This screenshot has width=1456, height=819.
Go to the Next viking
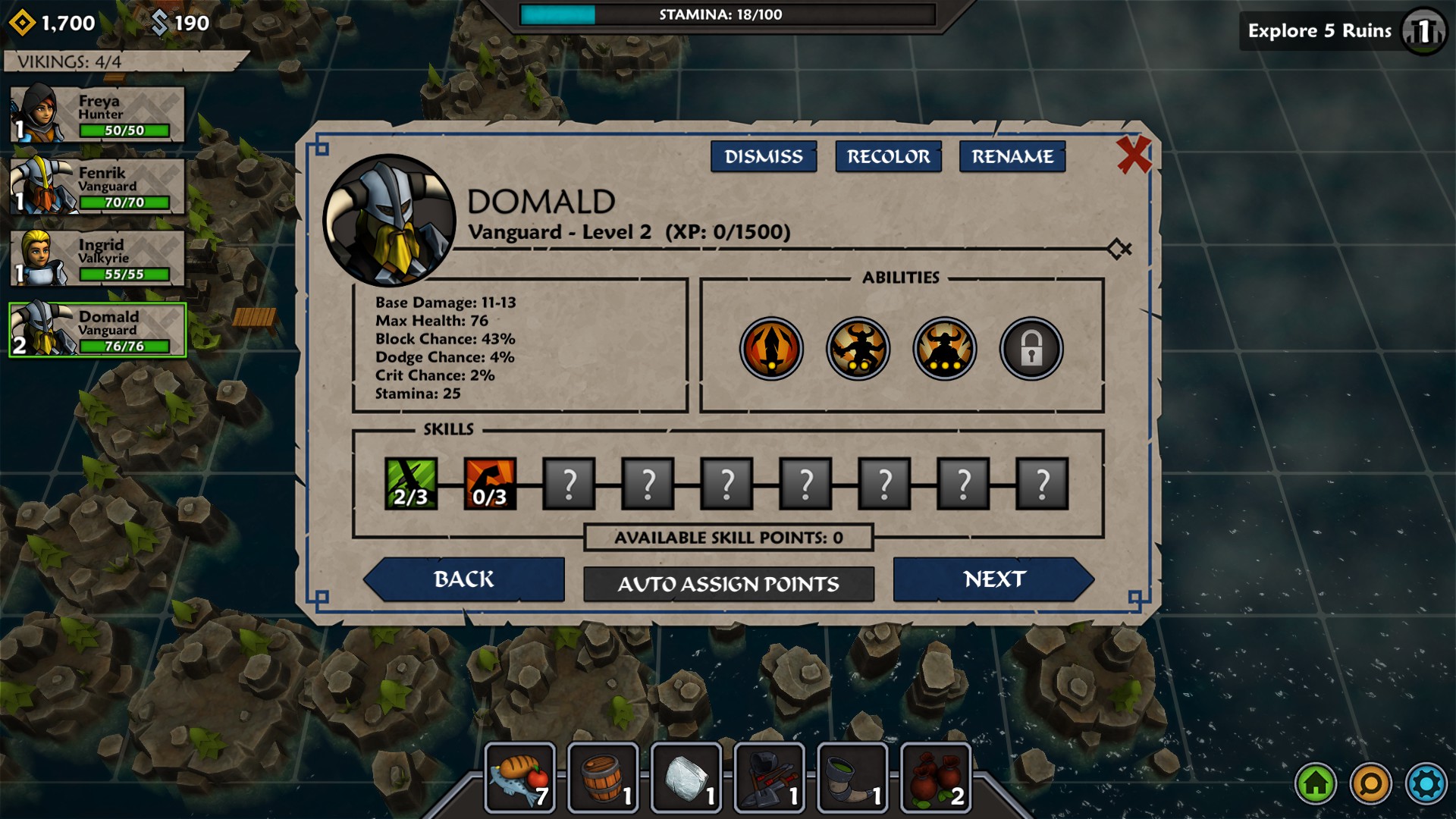pos(993,579)
